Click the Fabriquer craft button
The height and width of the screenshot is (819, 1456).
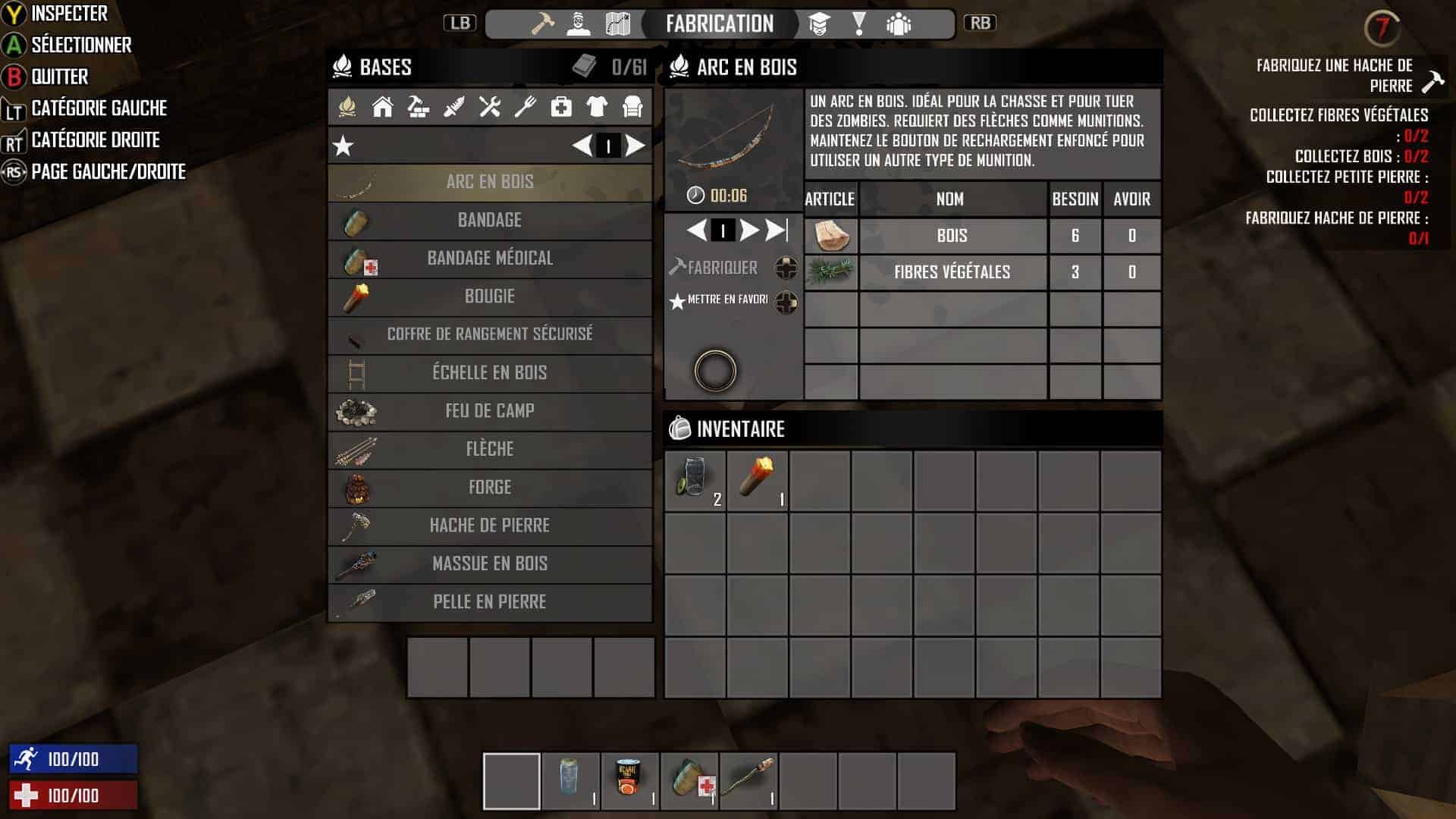tap(721, 268)
